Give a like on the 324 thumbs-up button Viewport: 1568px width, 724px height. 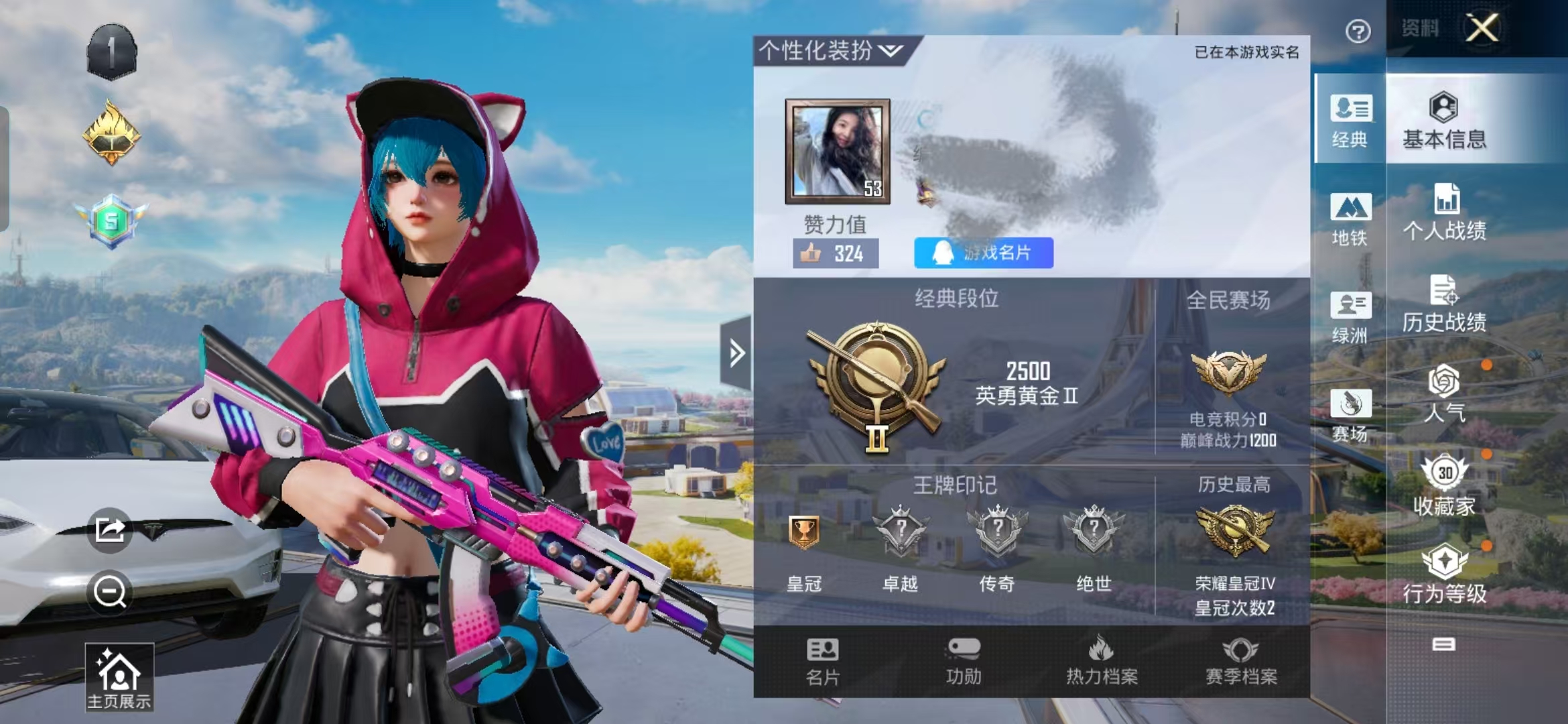pos(836,253)
